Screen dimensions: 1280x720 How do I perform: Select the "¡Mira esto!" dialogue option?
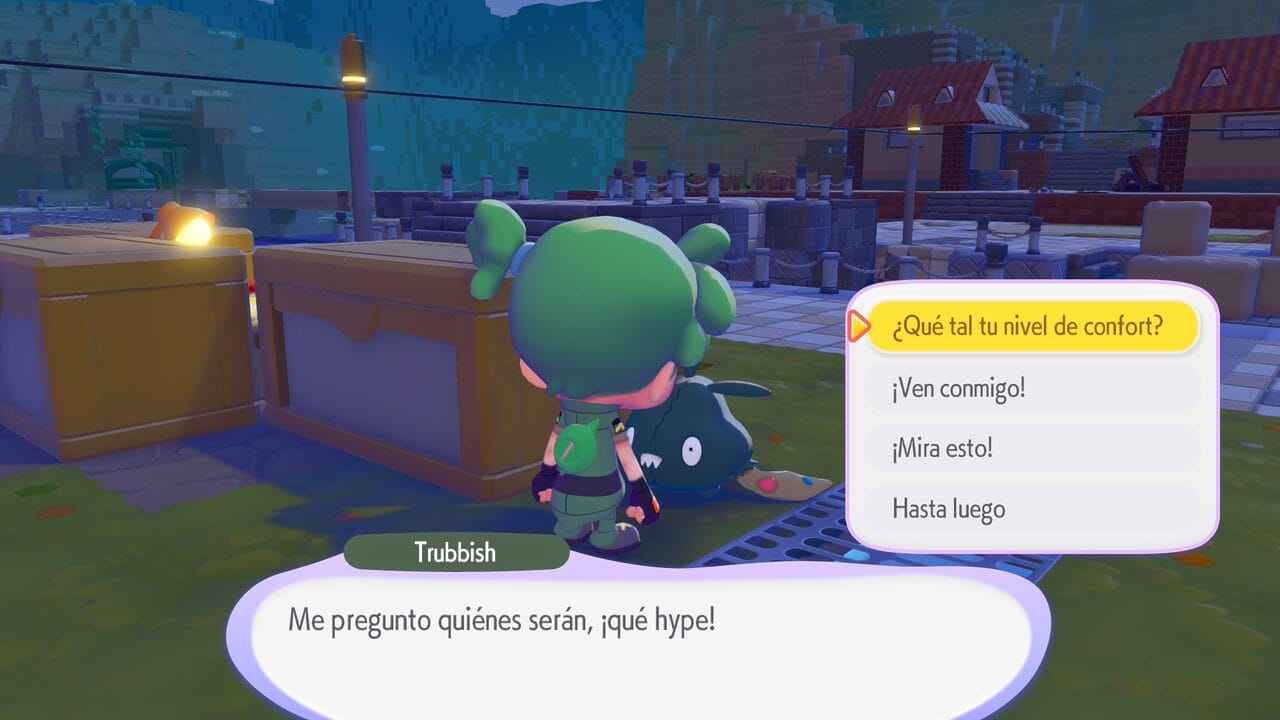1031,448
